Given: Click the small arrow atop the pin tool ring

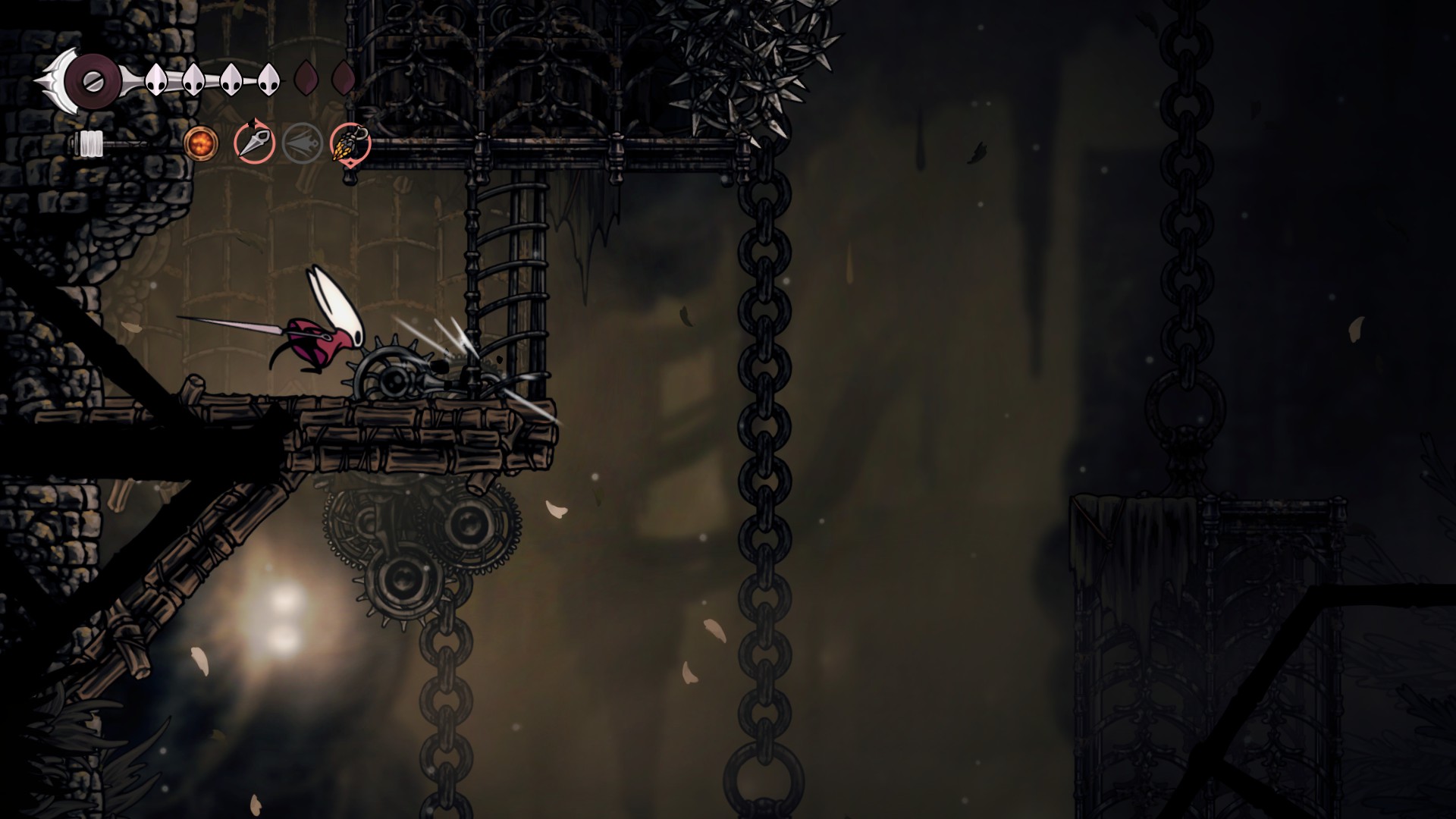Looking at the screenshot, I should 254,124.
